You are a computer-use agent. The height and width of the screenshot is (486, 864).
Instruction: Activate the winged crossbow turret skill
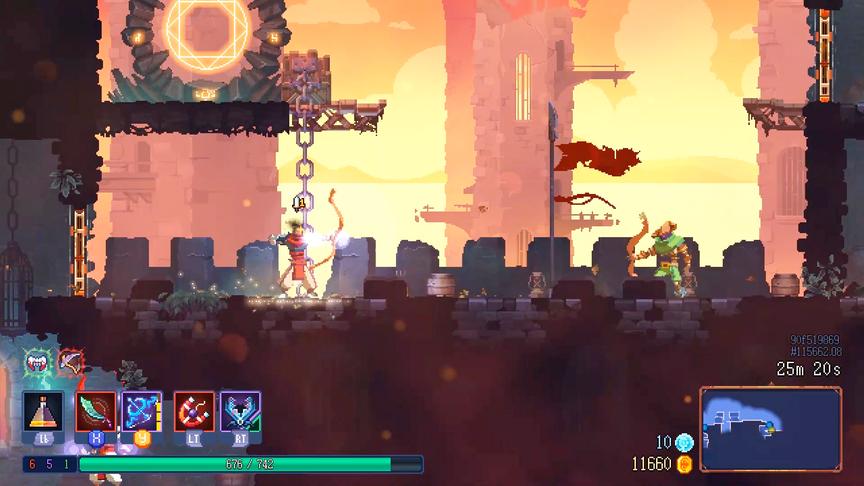(x=241, y=411)
